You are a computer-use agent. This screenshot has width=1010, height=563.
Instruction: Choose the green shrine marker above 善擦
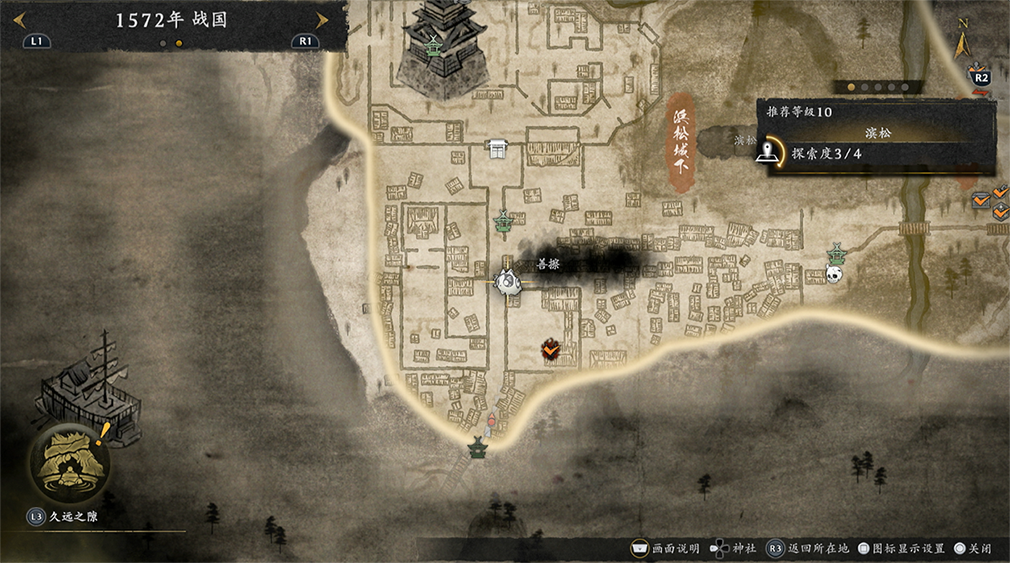pyautogui.click(x=503, y=221)
